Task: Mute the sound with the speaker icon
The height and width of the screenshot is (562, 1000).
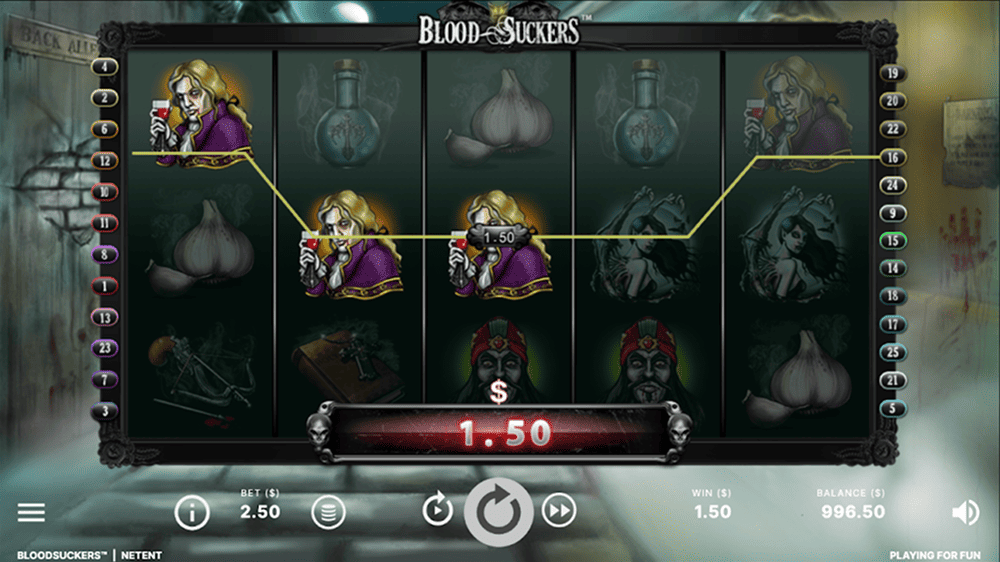Action: [965, 513]
